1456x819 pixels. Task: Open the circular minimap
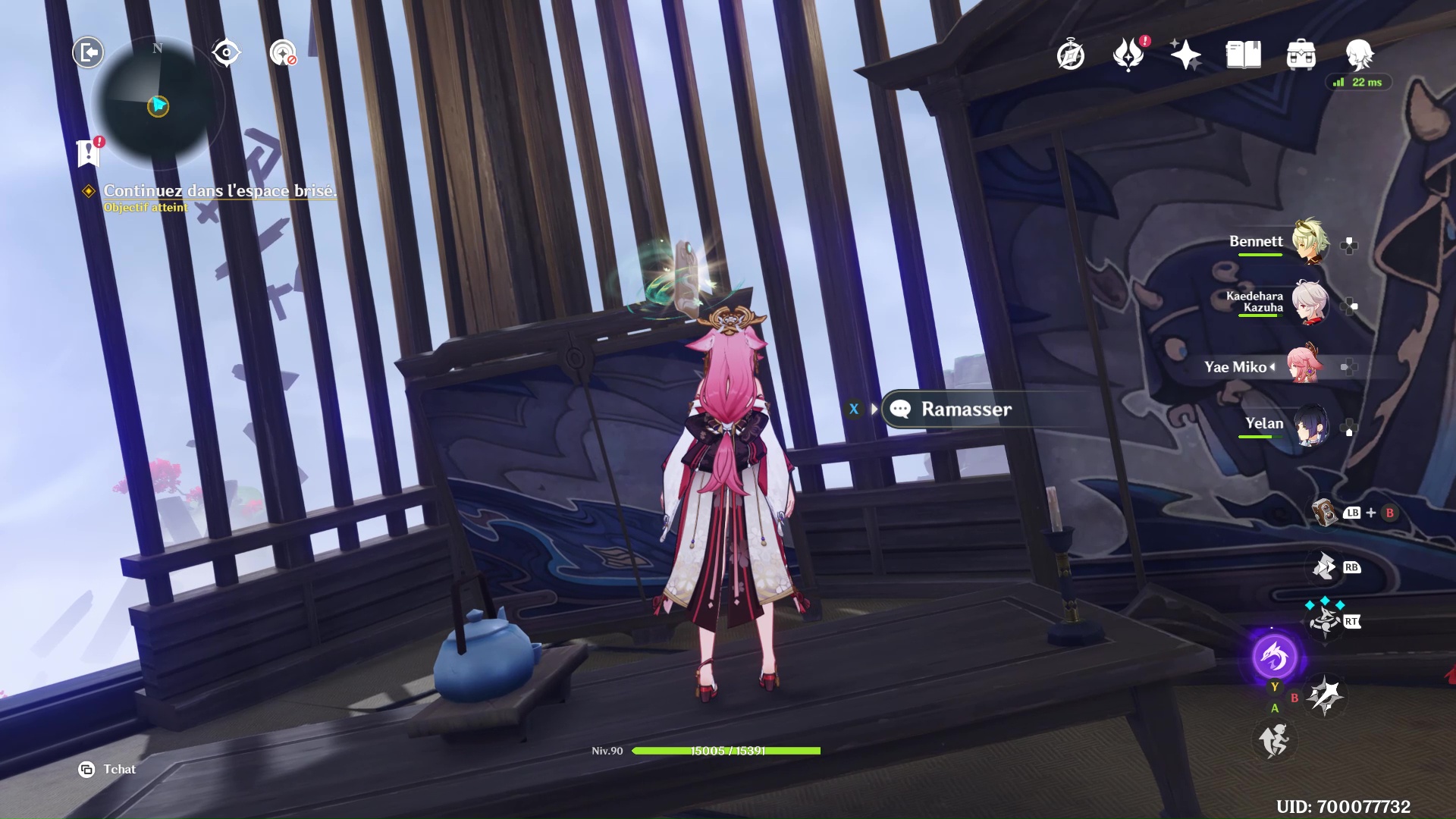[158, 102]
